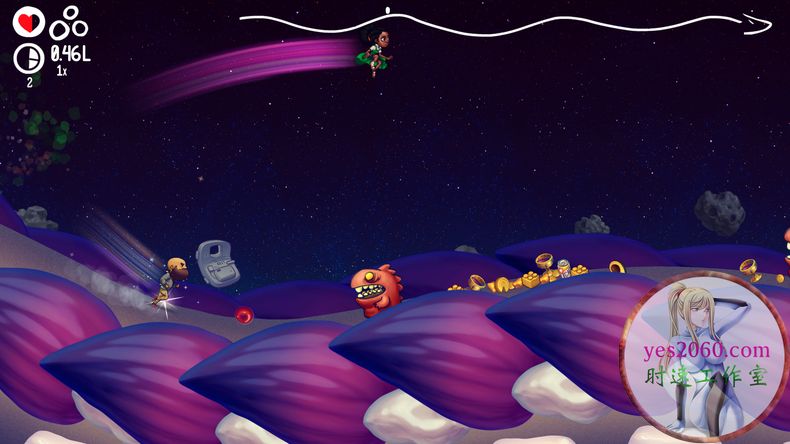790x444 pixels.
Task: Select the three-bubble cluster icon
Action: (70, 22)
